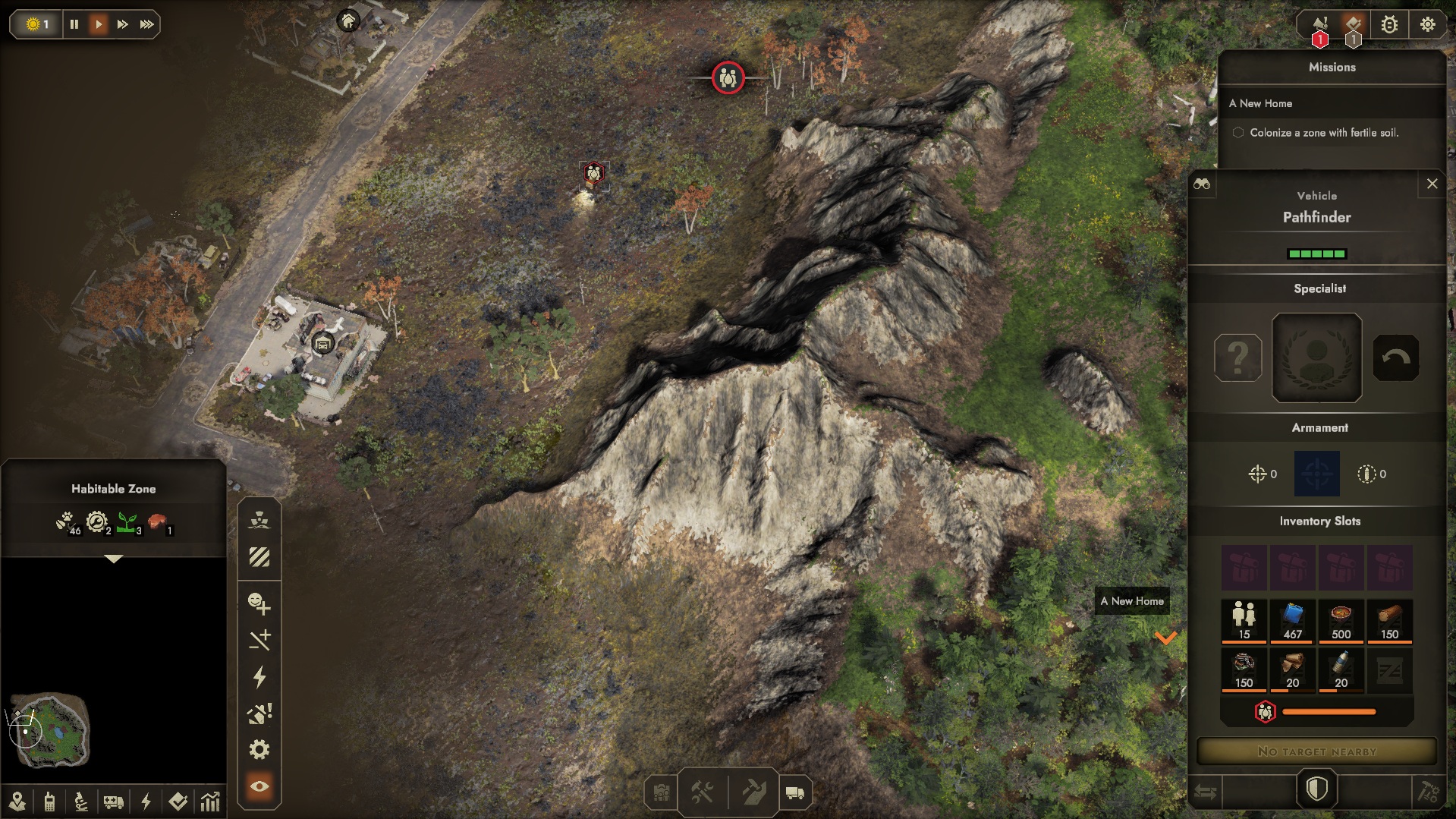The image size is (1456, 819).
Task: Click the curved arrow return button
Action: [x=1395, y=358]
